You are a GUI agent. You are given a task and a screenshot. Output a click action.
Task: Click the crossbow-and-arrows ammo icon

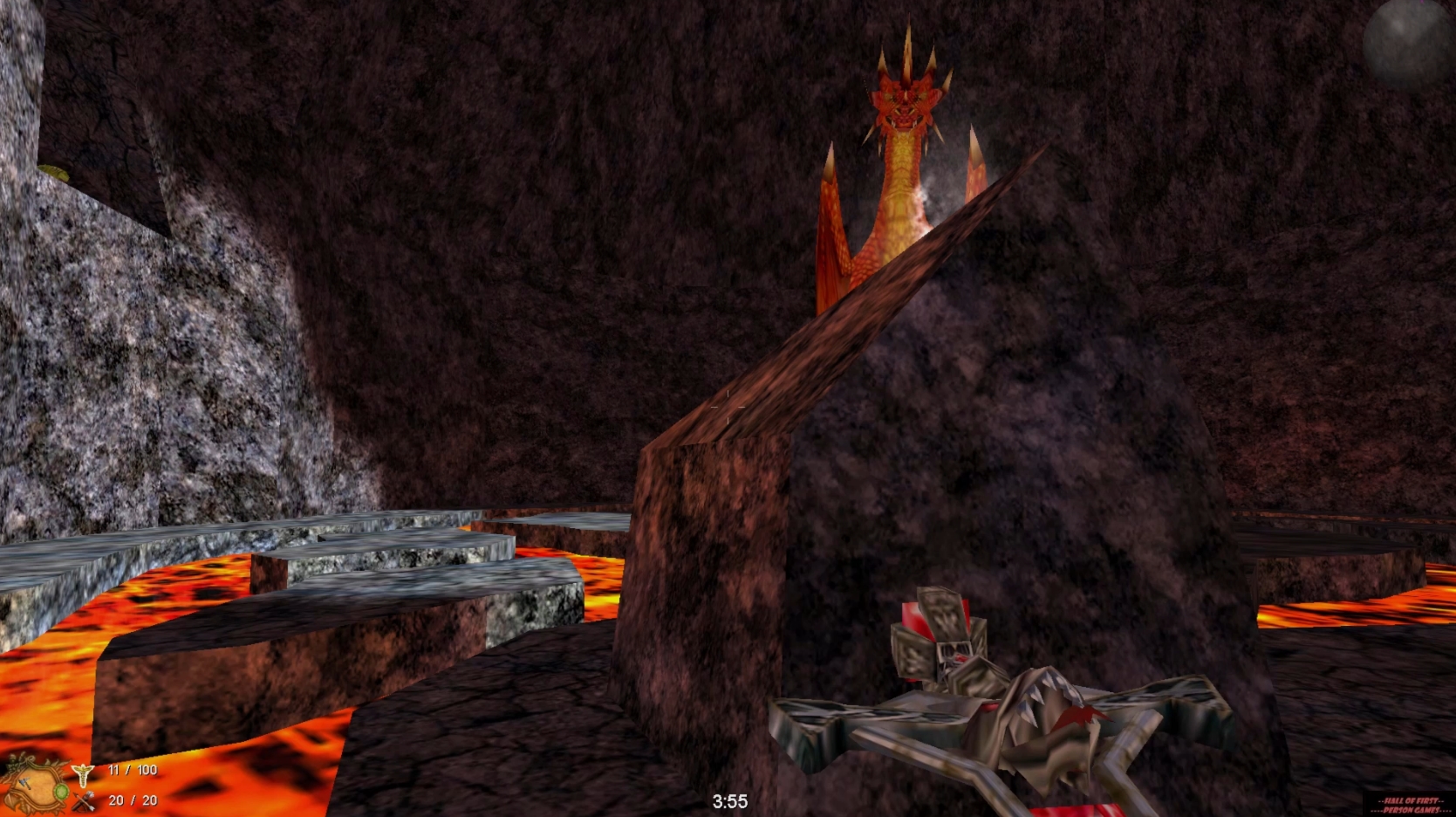pos(84,802)
